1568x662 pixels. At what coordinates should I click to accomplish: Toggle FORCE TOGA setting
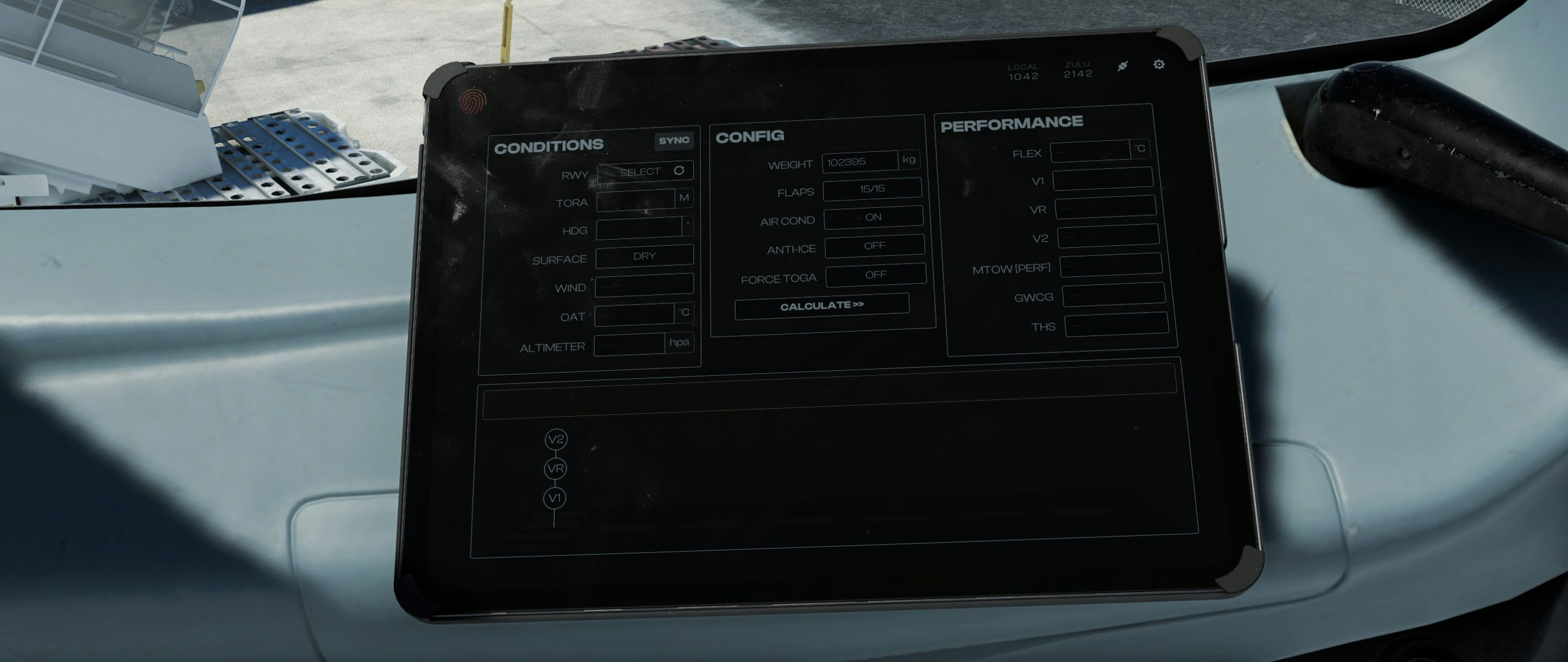tap(876, 275)
